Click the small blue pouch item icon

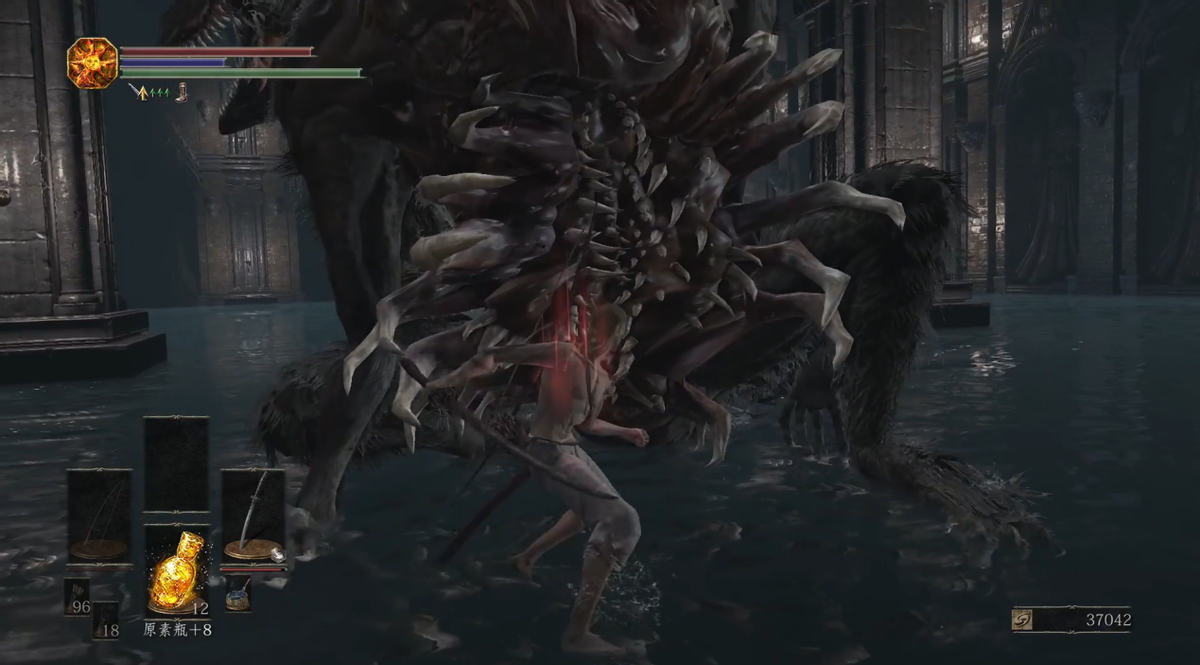coord(238,594)
